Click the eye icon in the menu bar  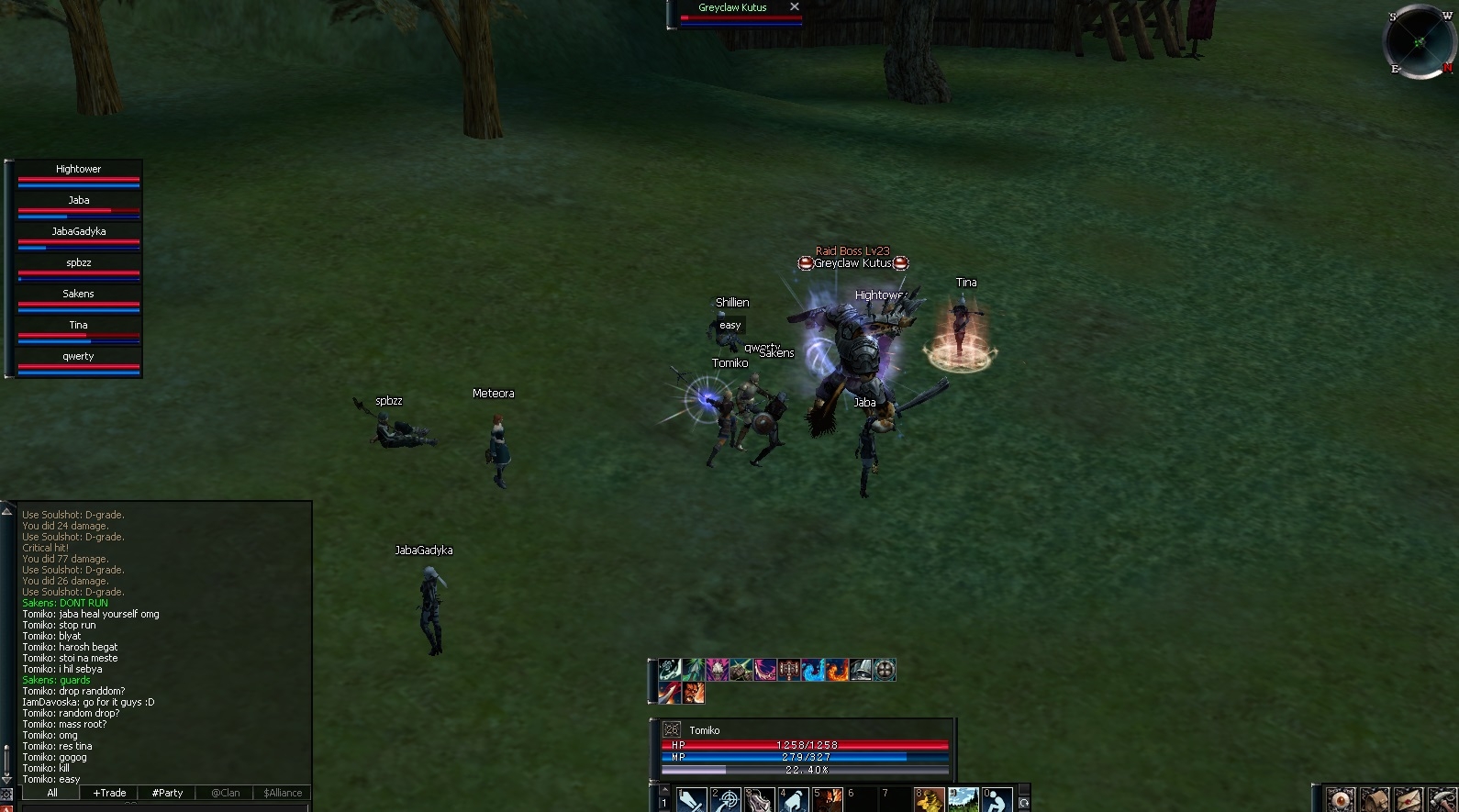pyautogui.click(x=1341, y=800)
